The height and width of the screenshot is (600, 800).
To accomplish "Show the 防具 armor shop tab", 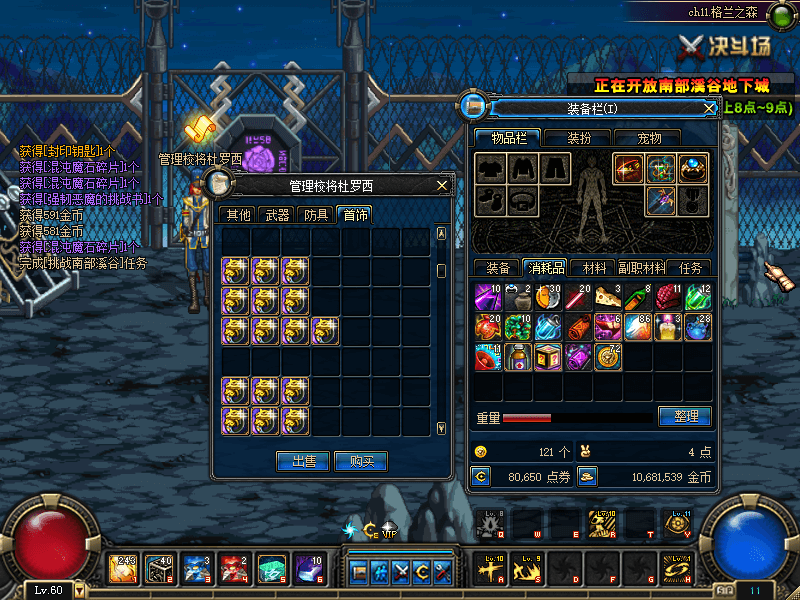I will coord(315,214).
